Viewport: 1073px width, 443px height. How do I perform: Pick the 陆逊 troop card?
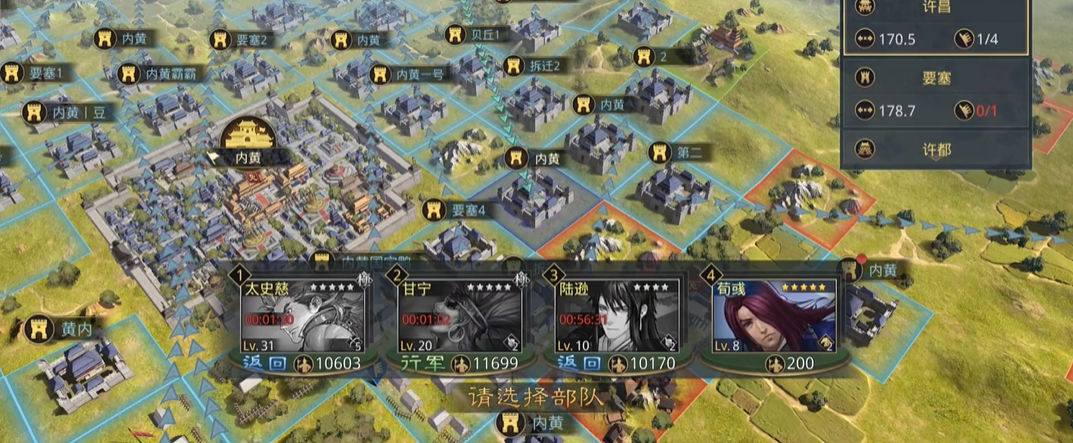615,319
